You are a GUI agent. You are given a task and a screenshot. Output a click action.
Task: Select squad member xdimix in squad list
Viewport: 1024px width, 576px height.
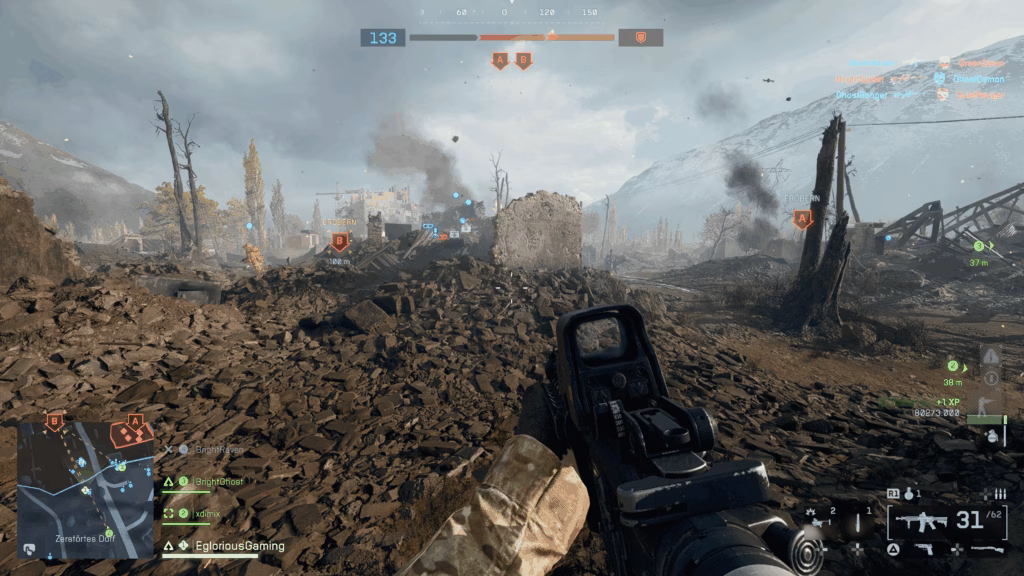click(x=207, y=513)
